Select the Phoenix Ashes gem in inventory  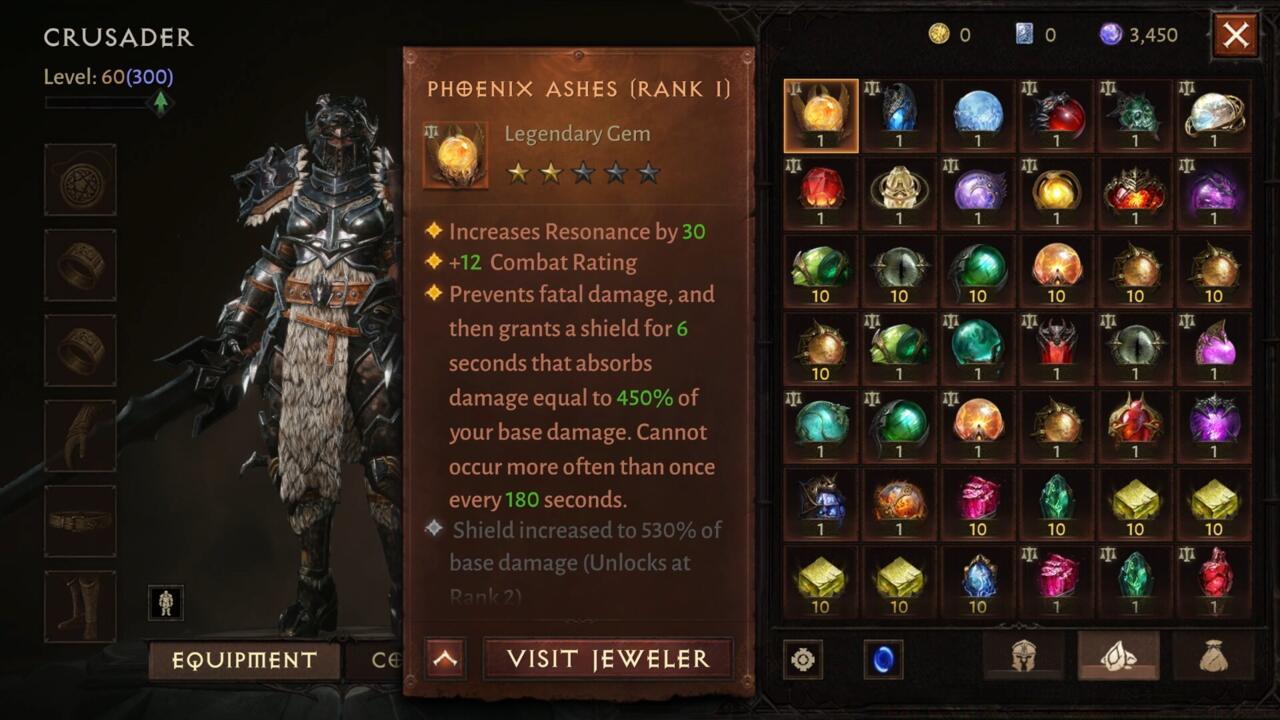tap(820, 117)
